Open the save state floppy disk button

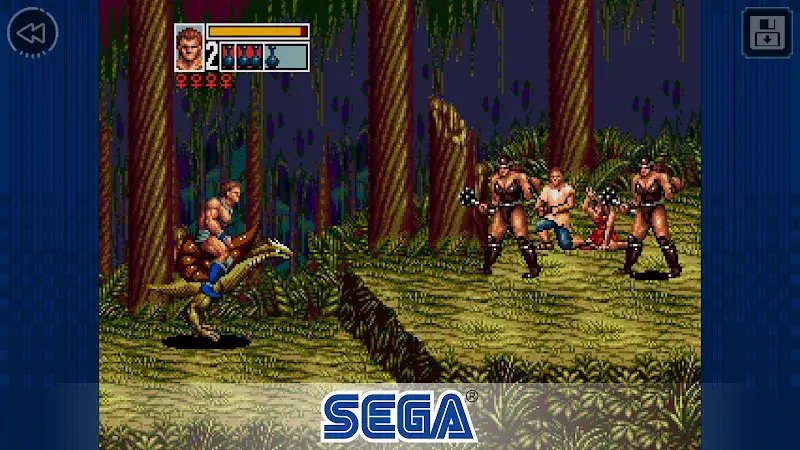(x=766, y=32)
